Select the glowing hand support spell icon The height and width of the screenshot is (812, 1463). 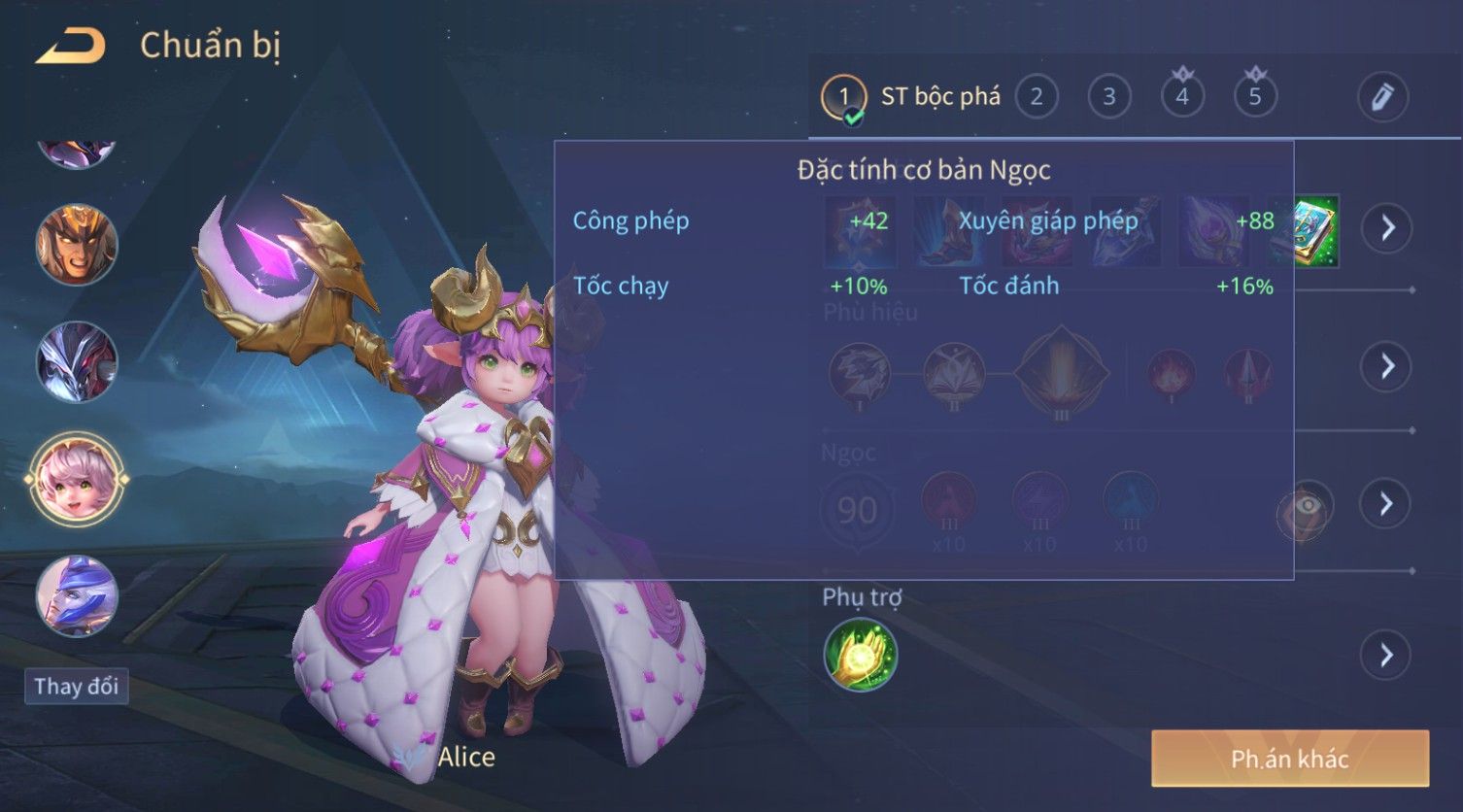pyautogui.click(x=860, y=656)
